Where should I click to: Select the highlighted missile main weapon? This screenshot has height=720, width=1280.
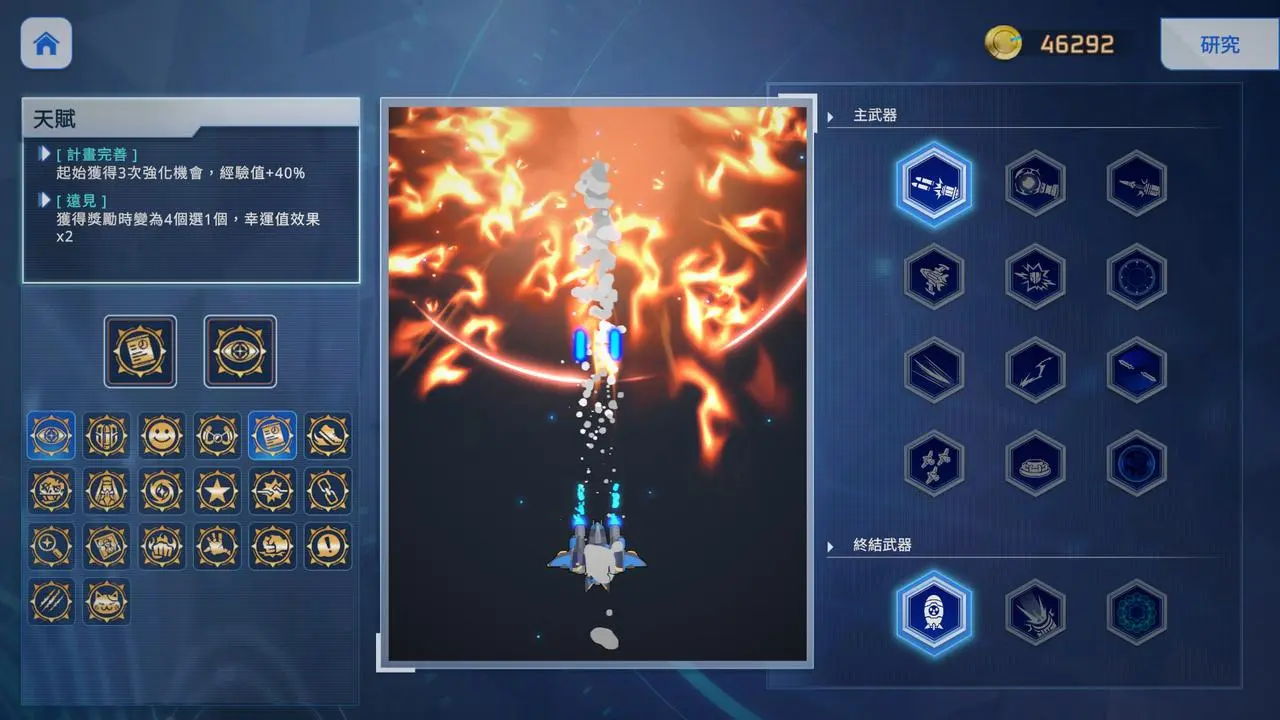click(x=934, y=184)
